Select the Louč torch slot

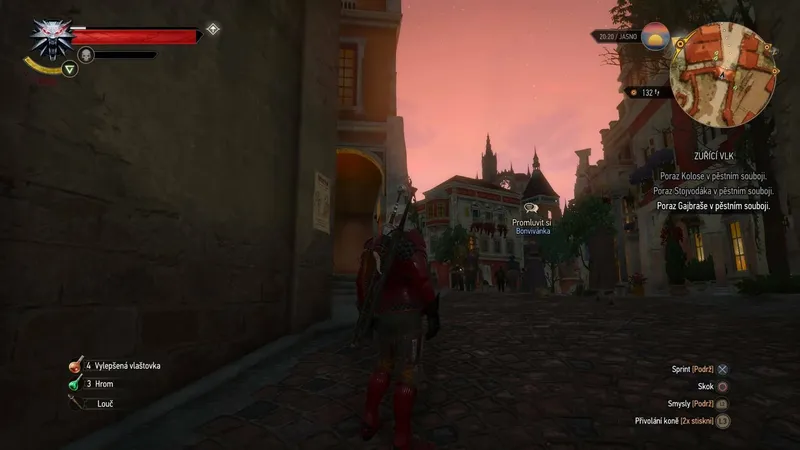tap(76, 402)
